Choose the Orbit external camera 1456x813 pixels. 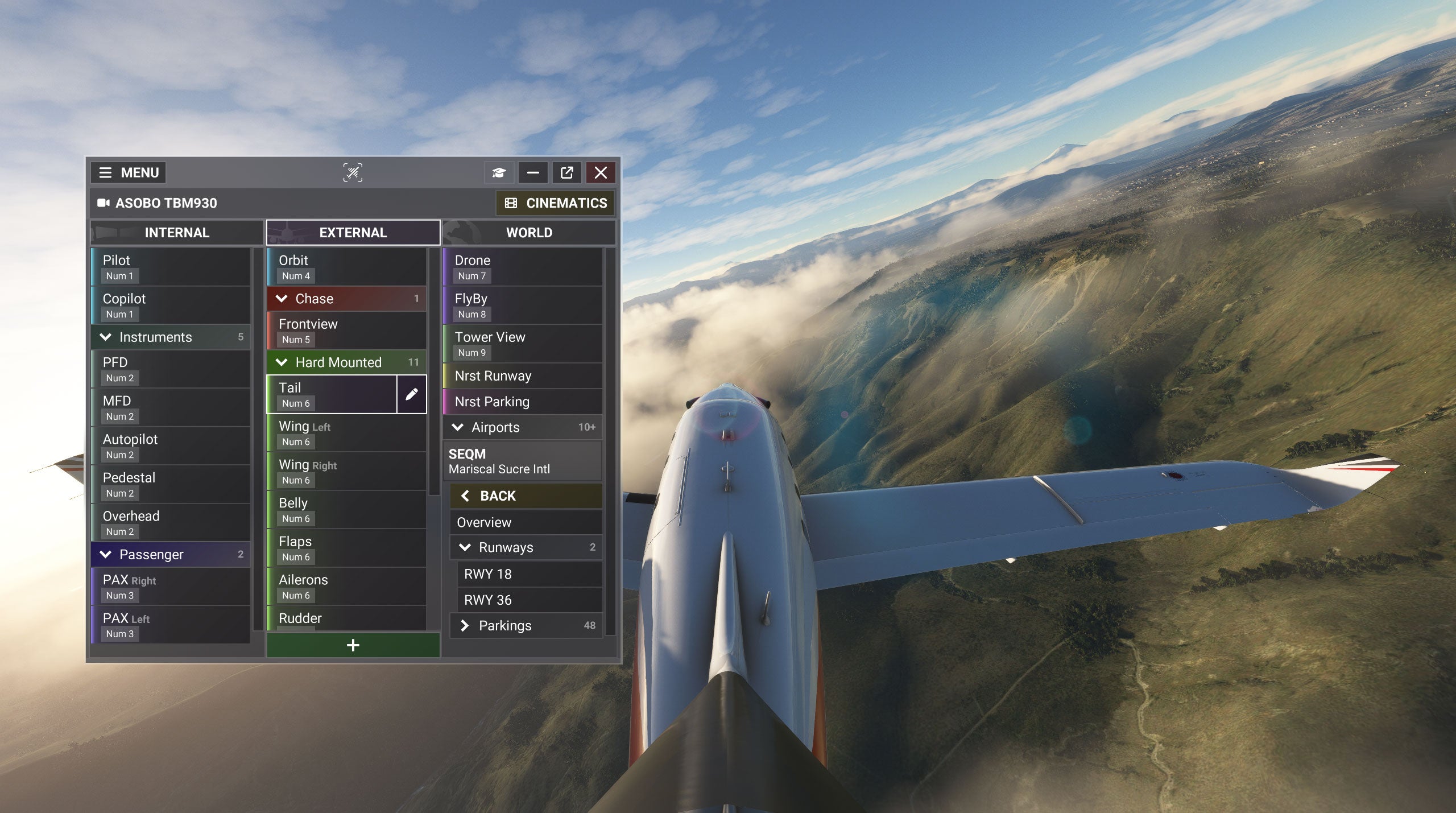coord(346,267)
